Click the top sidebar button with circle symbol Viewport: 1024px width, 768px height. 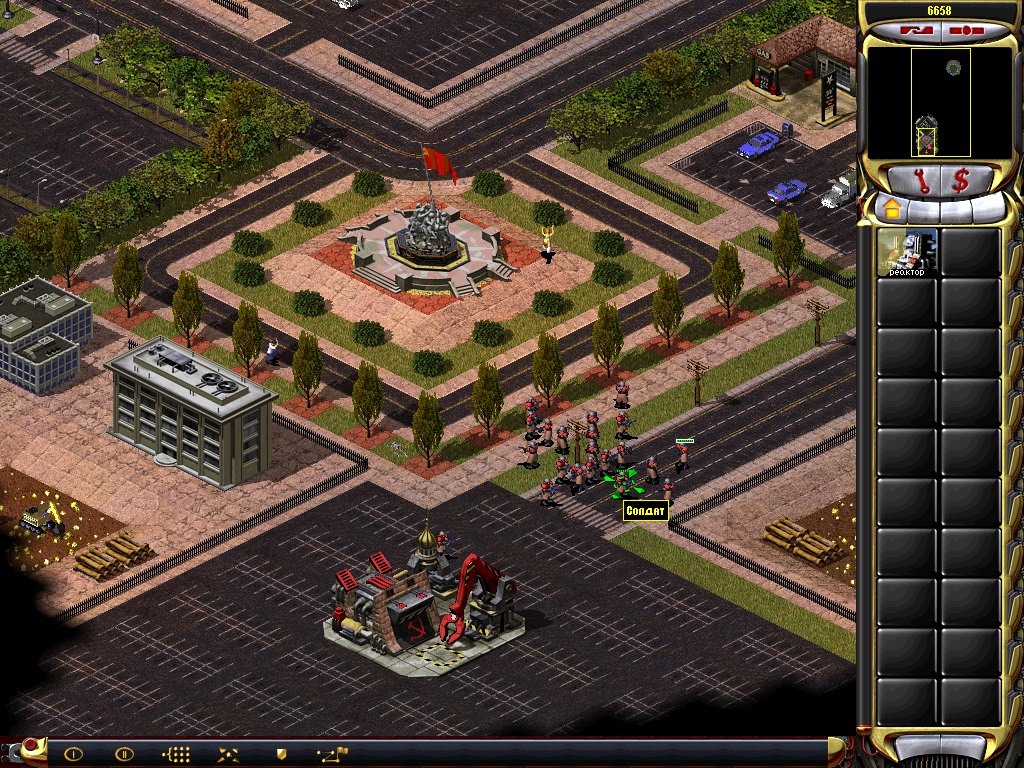(x=968, y=31)
